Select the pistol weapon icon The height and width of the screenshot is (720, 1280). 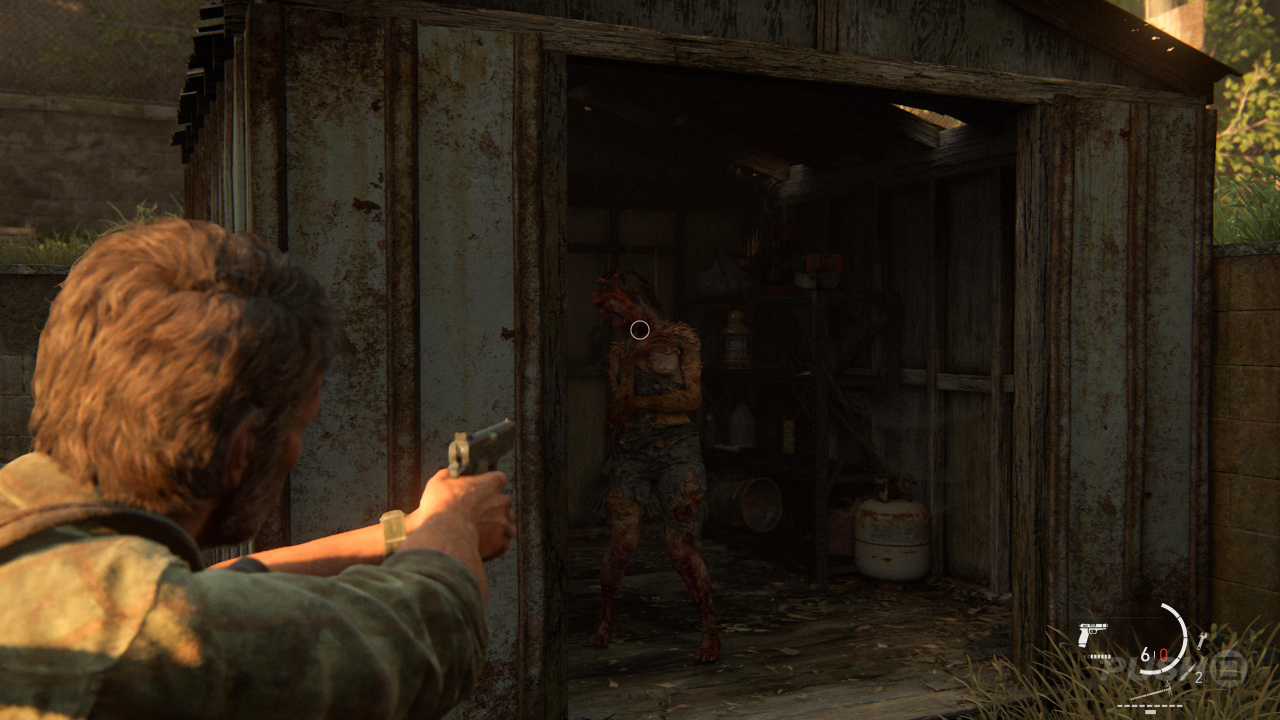(1093, 635)
